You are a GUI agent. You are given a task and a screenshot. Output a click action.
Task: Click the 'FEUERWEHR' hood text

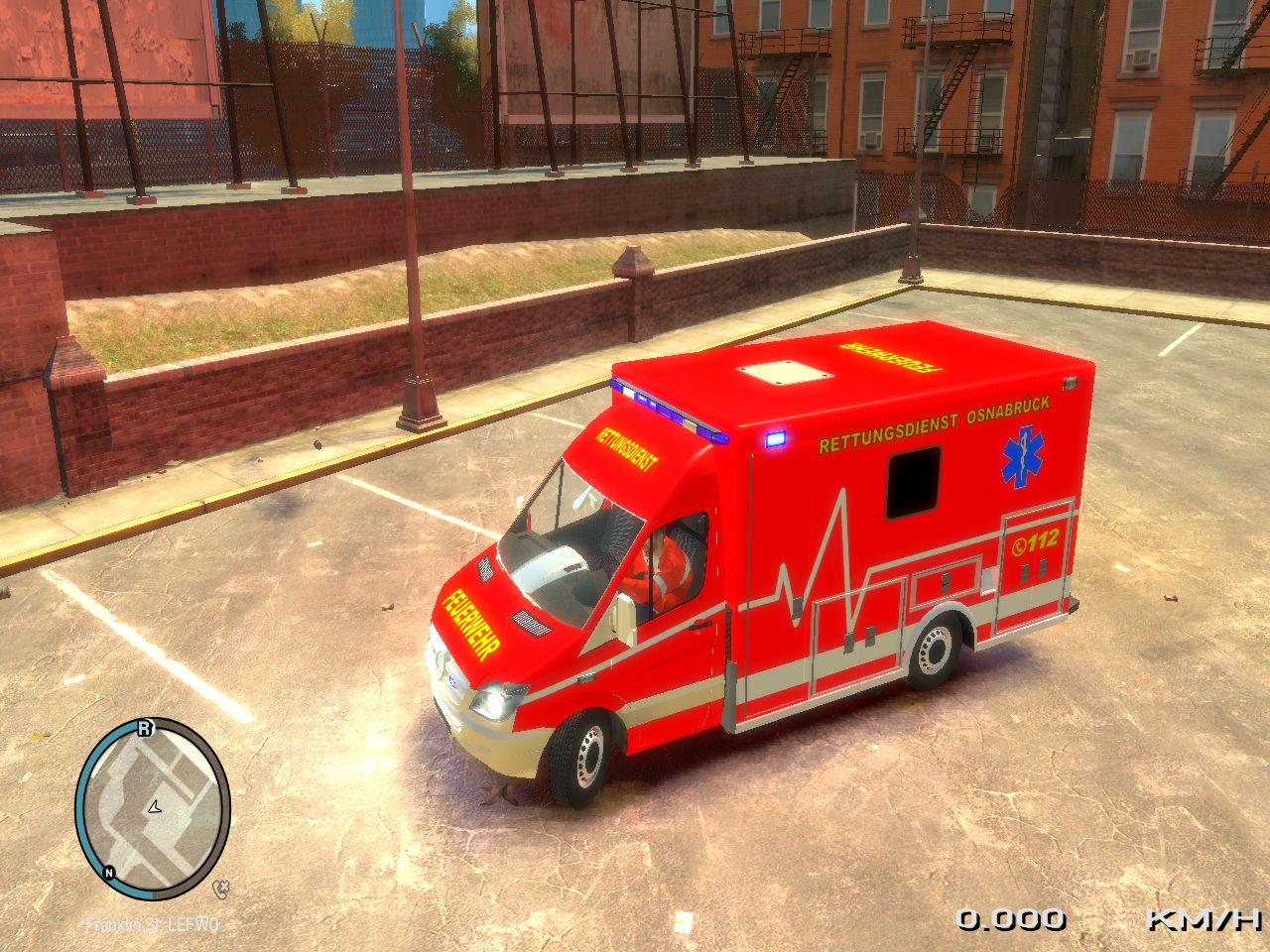pyautogui.click(x=473, y=620)
